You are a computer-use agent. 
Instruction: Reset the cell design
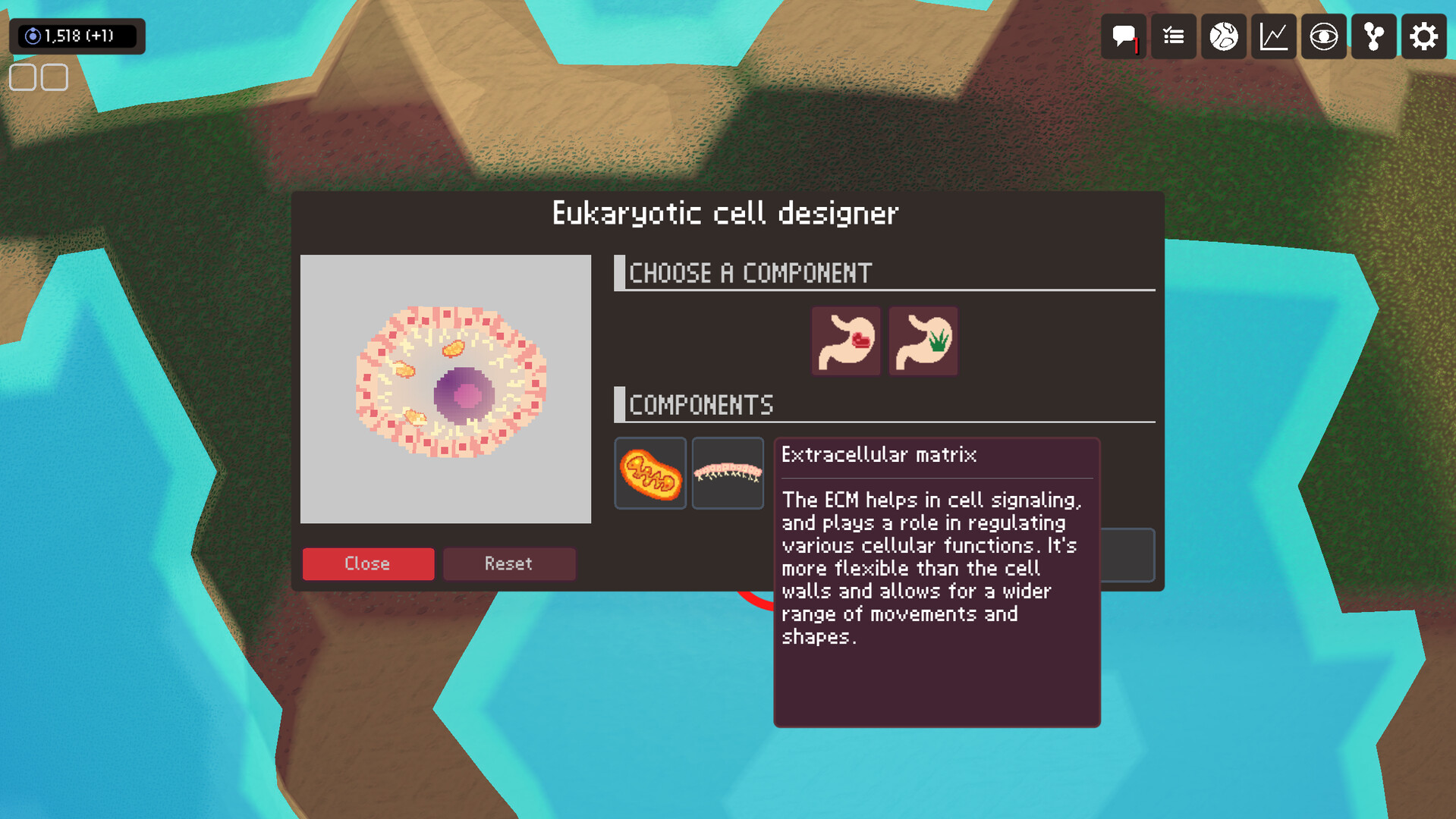click(509, 563)
